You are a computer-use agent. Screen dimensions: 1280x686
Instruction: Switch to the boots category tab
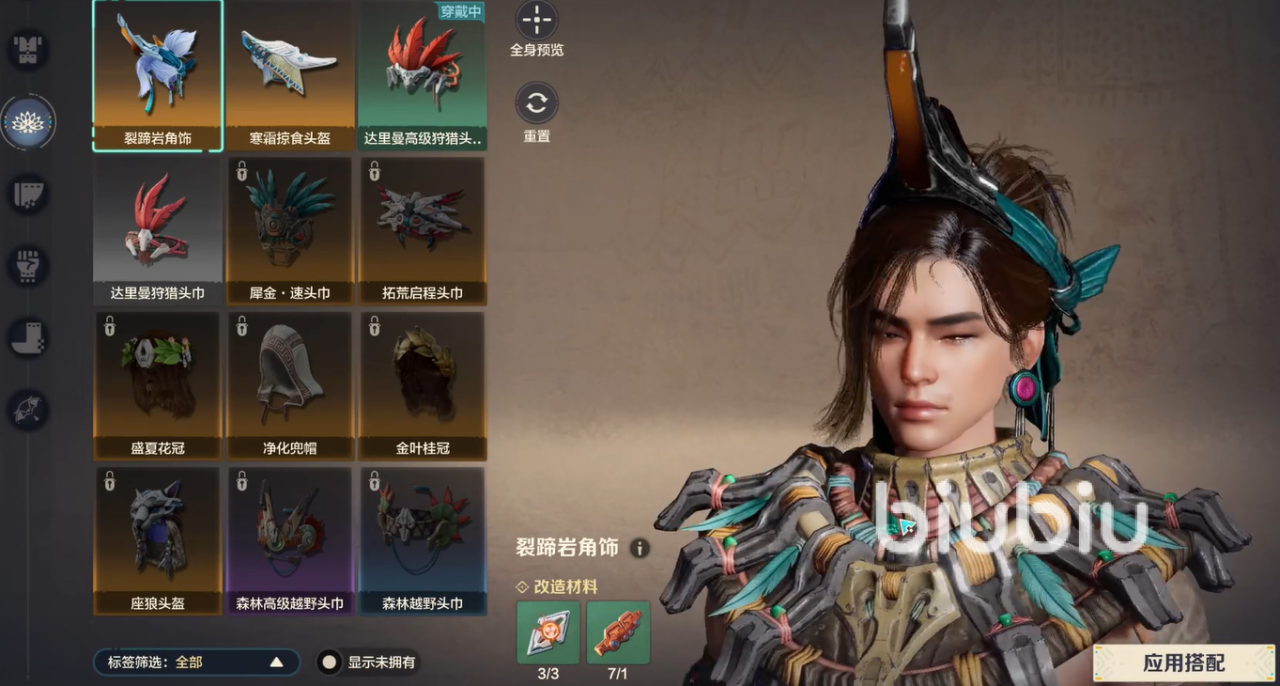[x=28, y=338]
